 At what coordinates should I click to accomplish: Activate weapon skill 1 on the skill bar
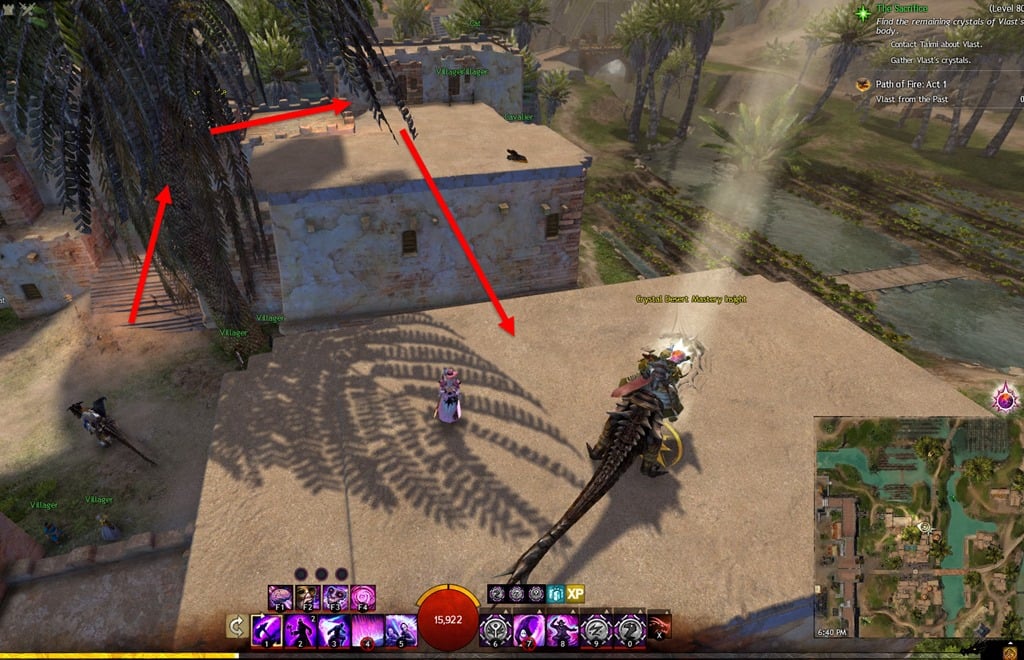tap(267, 630)
